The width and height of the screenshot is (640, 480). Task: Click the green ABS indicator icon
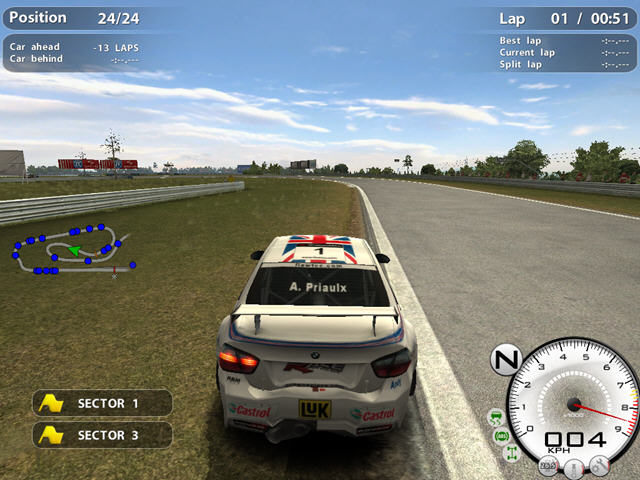coord(501,435)
